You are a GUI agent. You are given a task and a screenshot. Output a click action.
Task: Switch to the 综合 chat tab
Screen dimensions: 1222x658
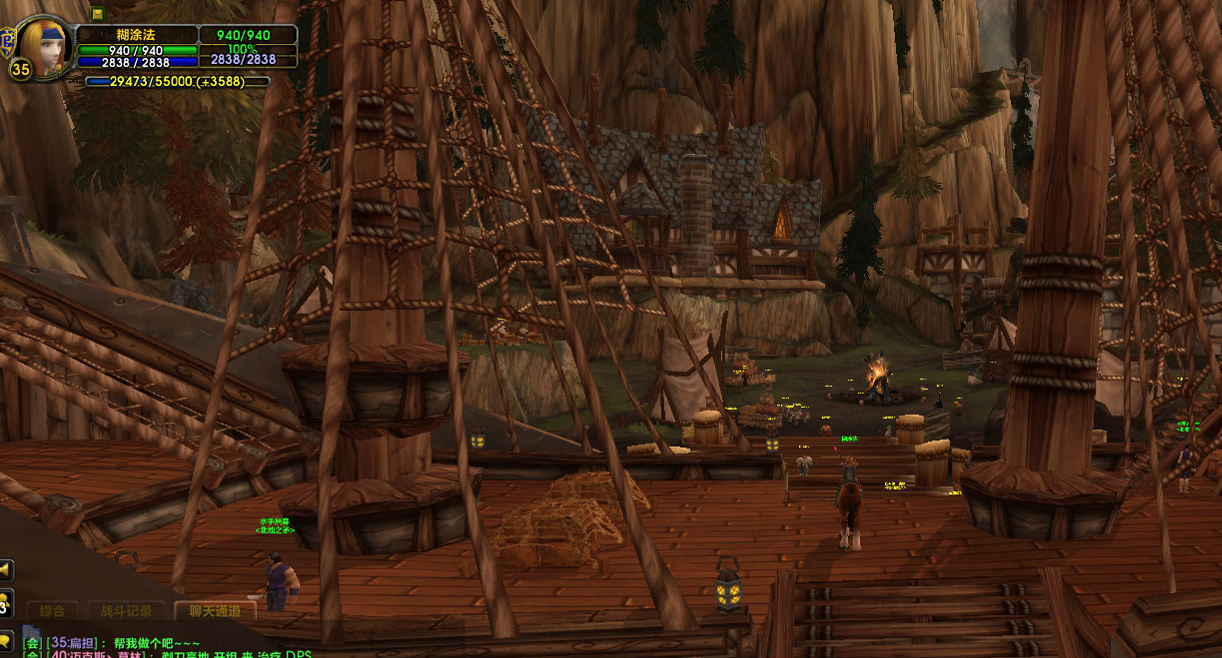pos(52,611)
